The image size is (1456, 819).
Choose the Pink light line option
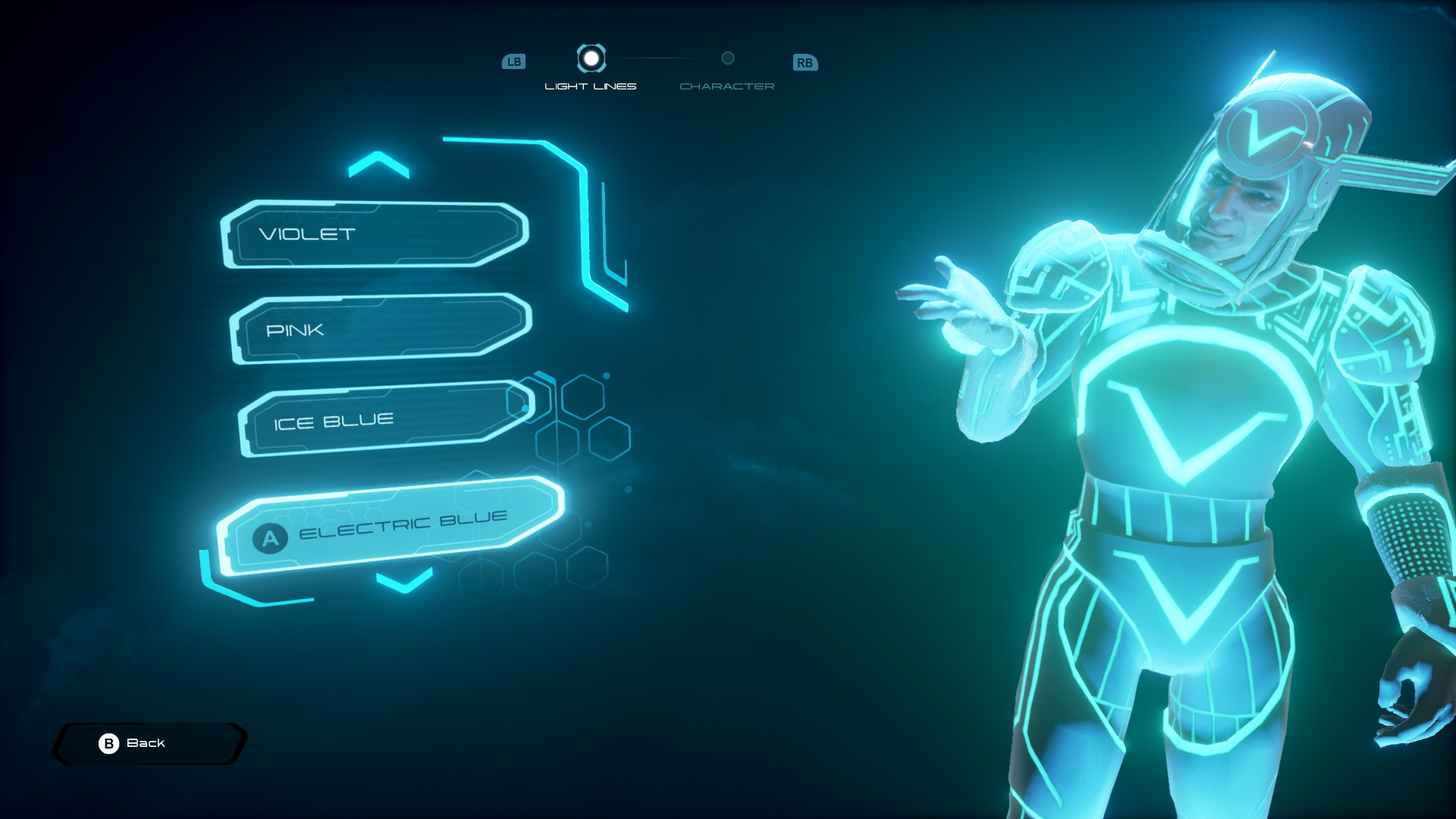[x=381, y=329]
